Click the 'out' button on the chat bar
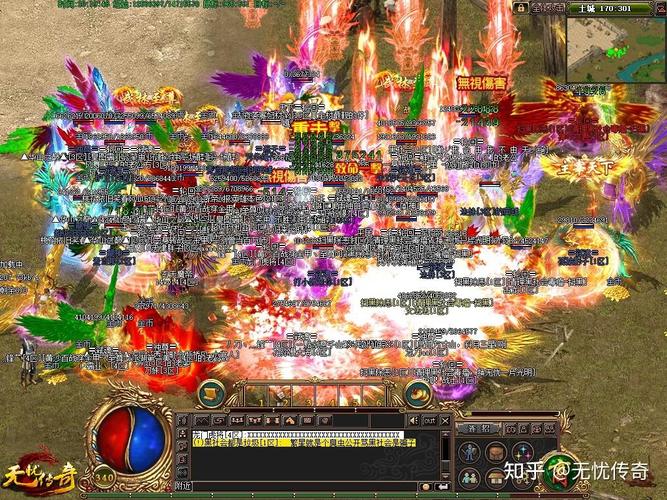Image resolution: width=667 pixels, height=500 pixels. tap(430, 420)
